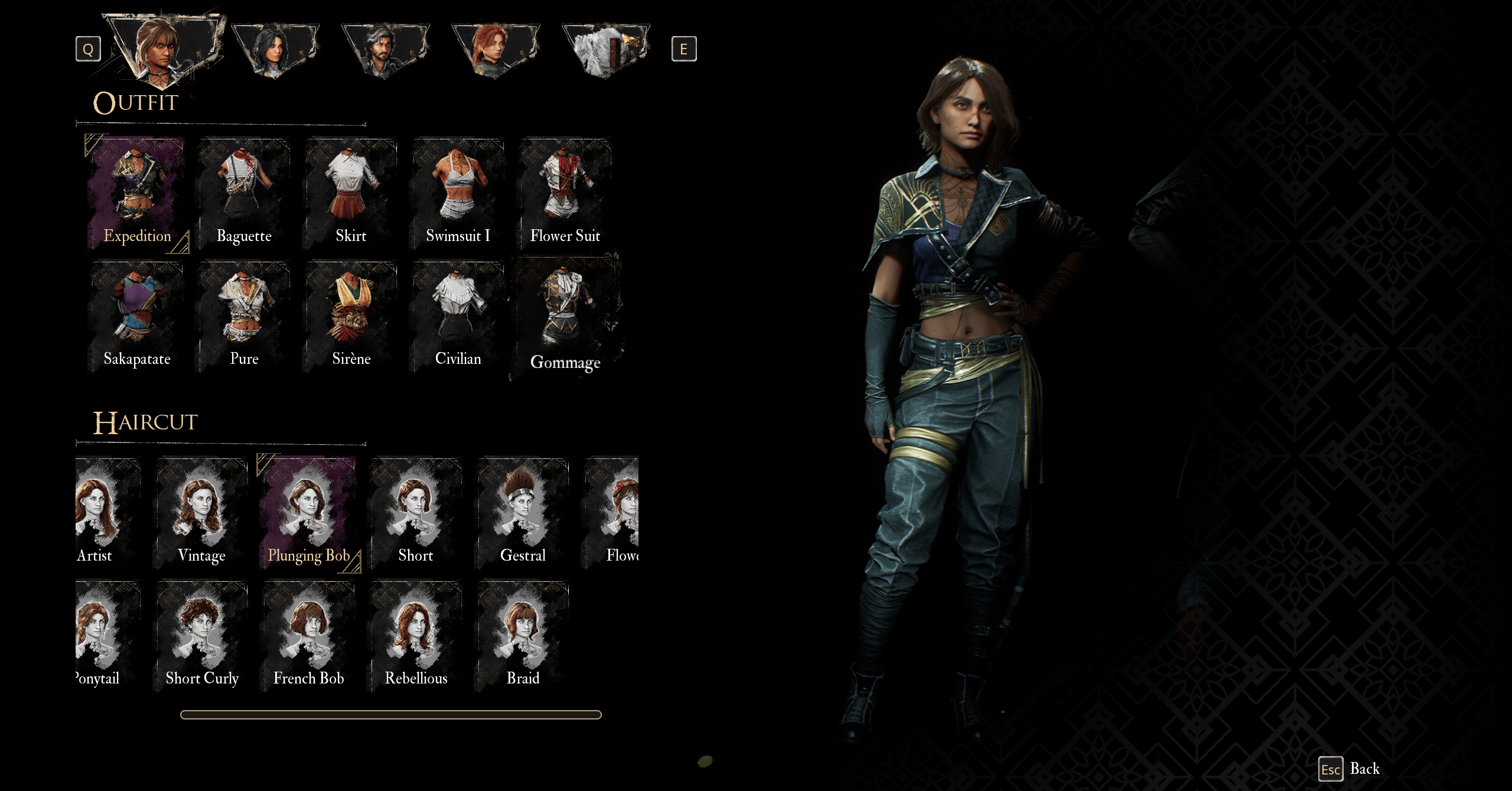1512x791 pixels.
Task: Select the Sakapatate outfit
Action: [137, 316]
